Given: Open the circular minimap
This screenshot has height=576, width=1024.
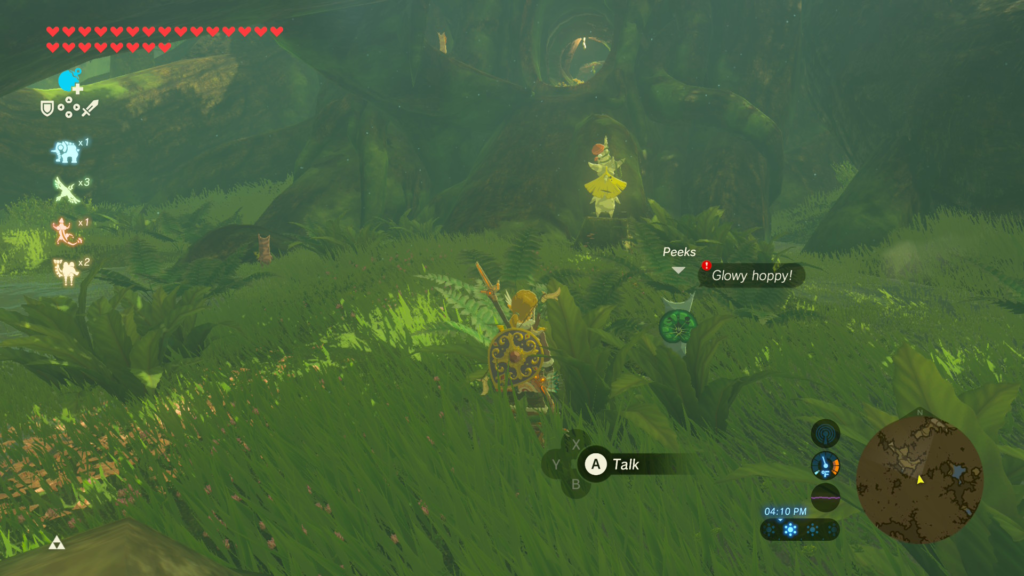Looking at the screenshot, I should pos(919,478).
